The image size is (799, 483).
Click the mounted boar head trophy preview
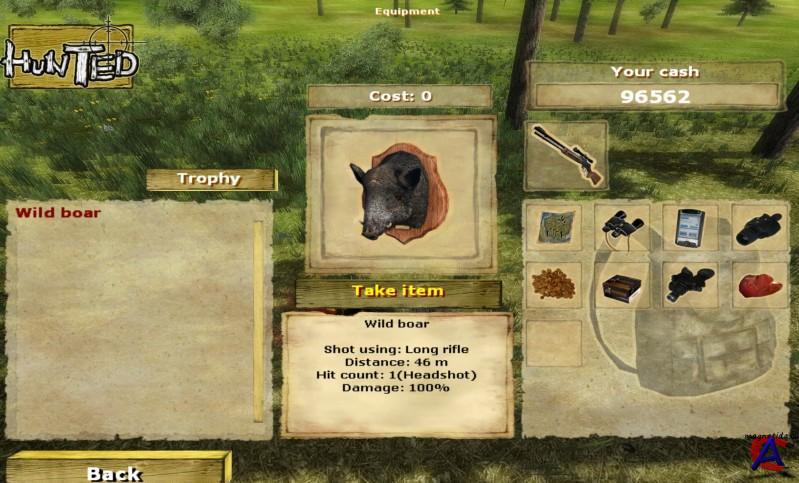tap(400, 195)
